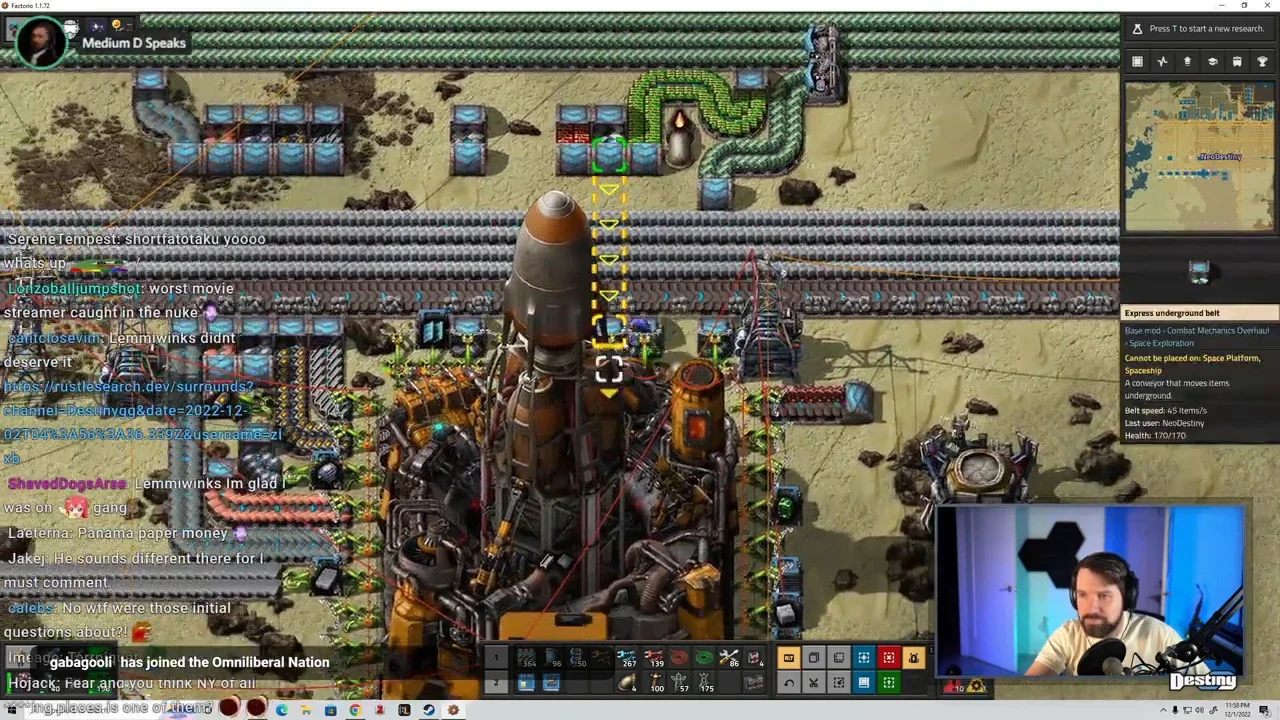1280x720 pixels.
Task: Select quickbar row 1 button
Action: [x=495, y=658]
